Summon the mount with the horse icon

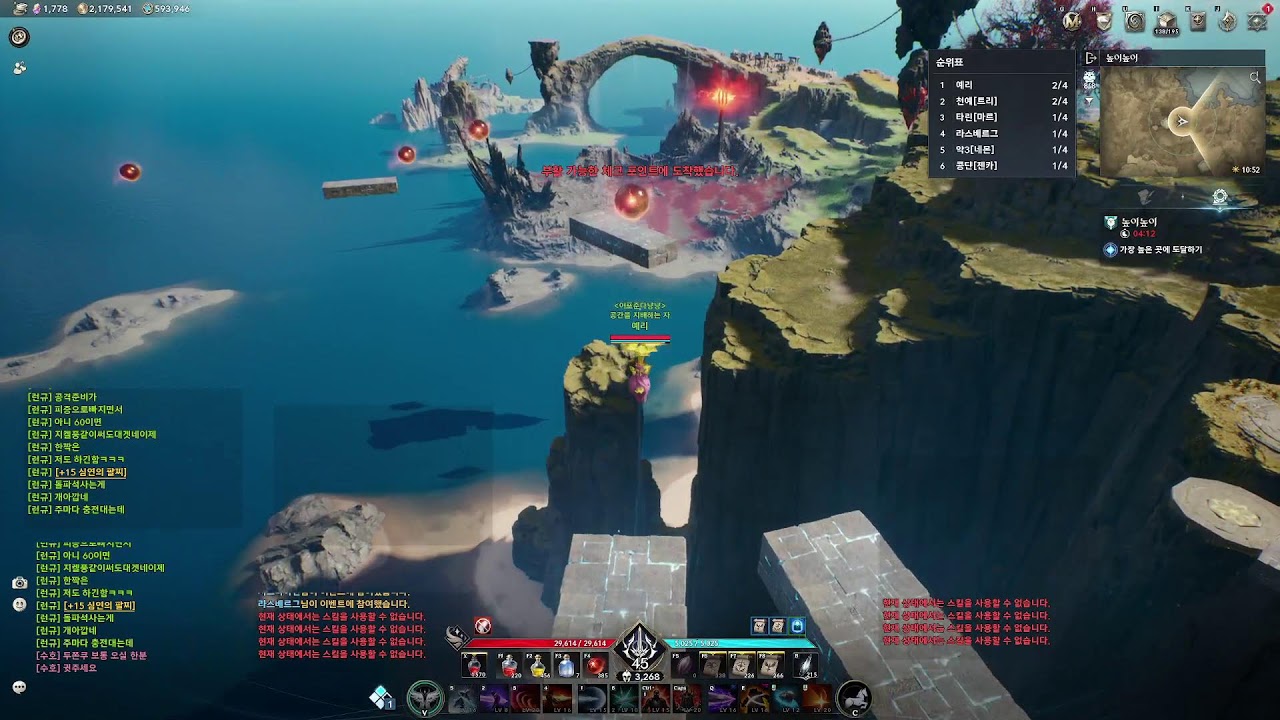(x=853, y=697)
